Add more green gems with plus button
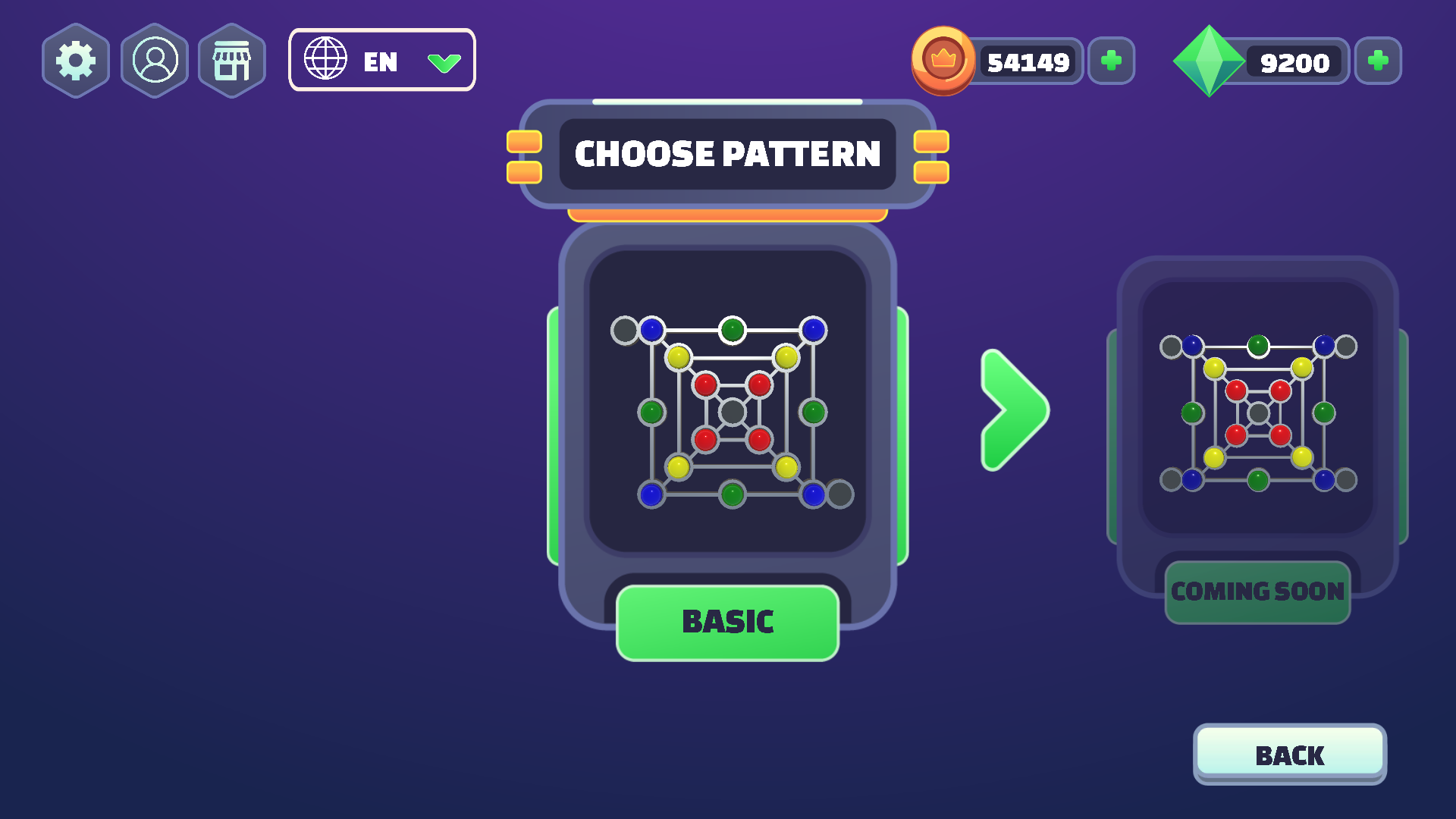The height and width of the screenshot is (819, 1456). (1378, 61)
